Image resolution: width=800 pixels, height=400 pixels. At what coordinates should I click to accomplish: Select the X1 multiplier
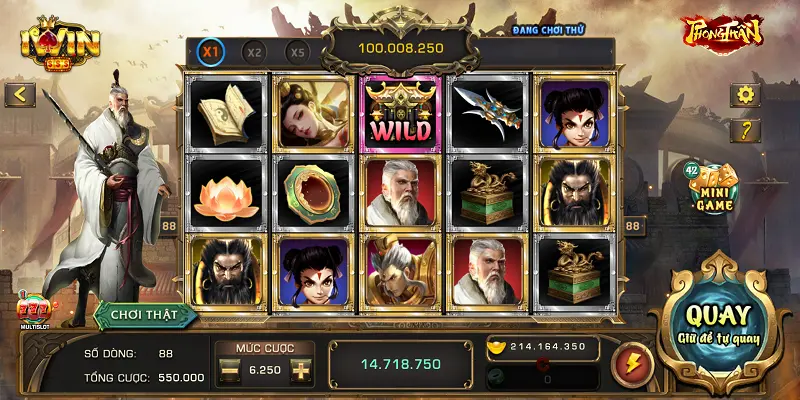(x=211, y=51)
